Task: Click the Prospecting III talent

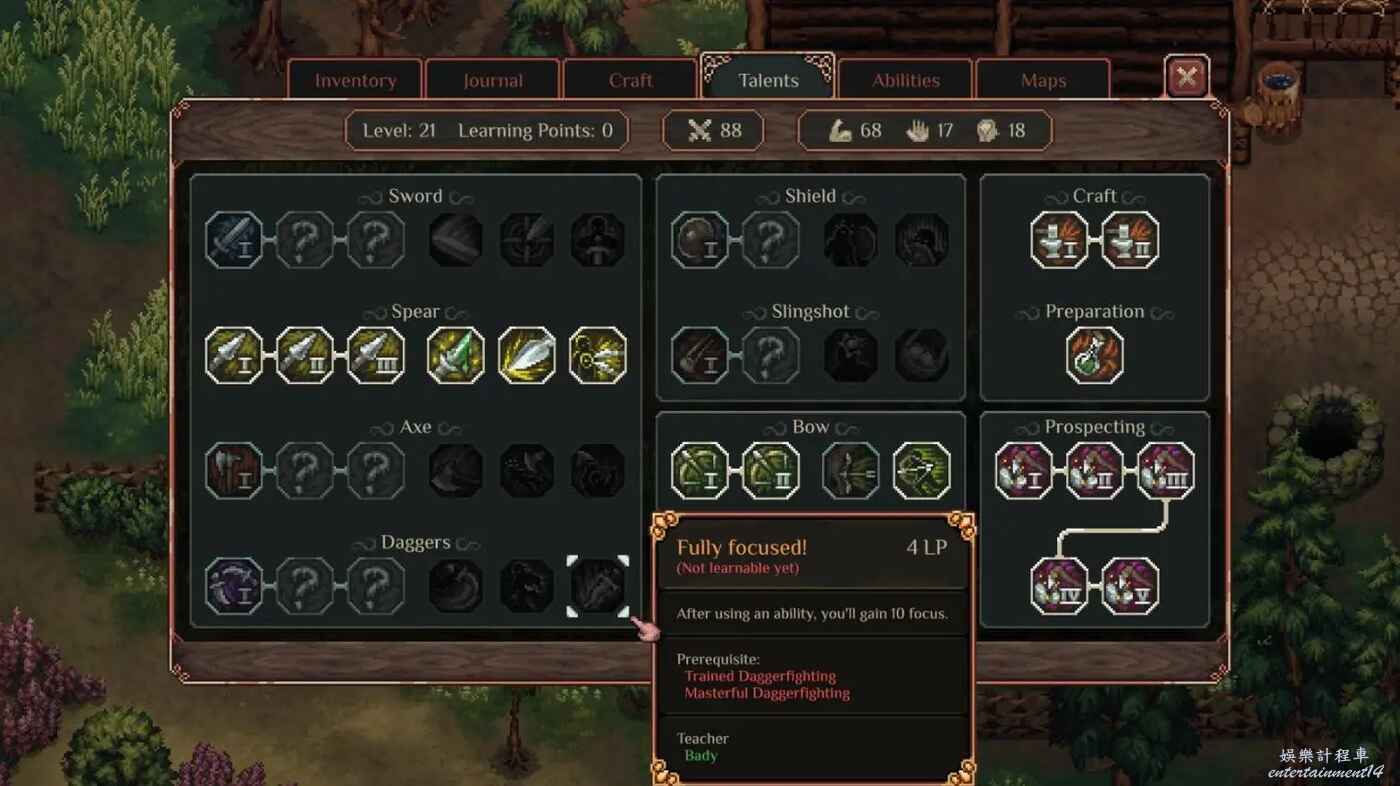Action: coord(1166,471)
